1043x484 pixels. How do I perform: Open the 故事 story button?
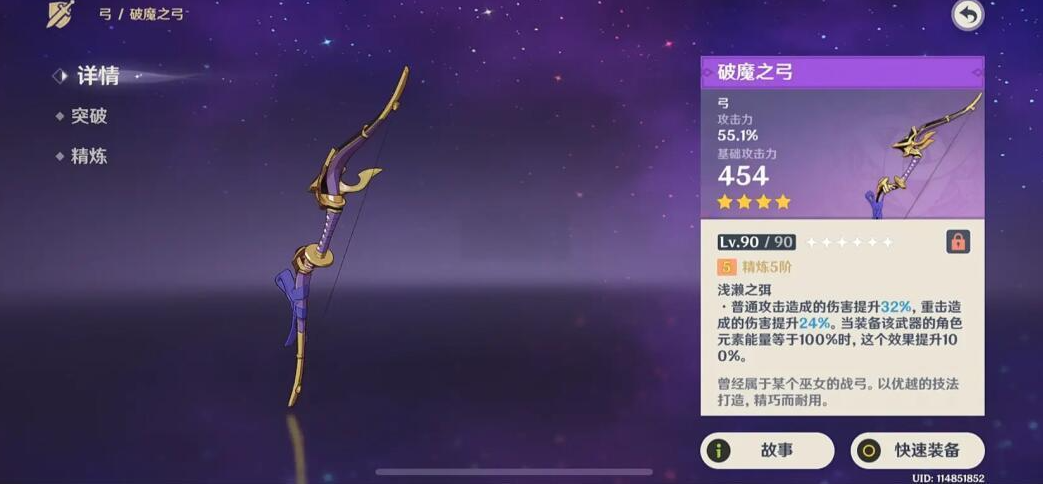[767, 451]
